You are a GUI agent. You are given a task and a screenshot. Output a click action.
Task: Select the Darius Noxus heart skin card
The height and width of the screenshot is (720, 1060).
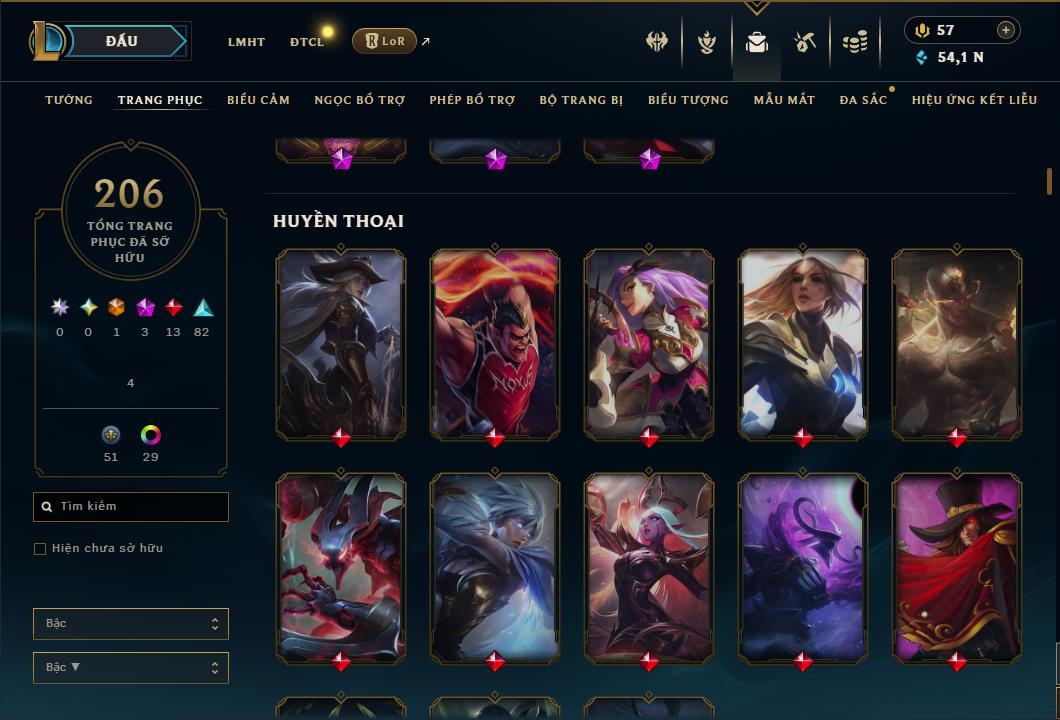(x=495, y=343)
